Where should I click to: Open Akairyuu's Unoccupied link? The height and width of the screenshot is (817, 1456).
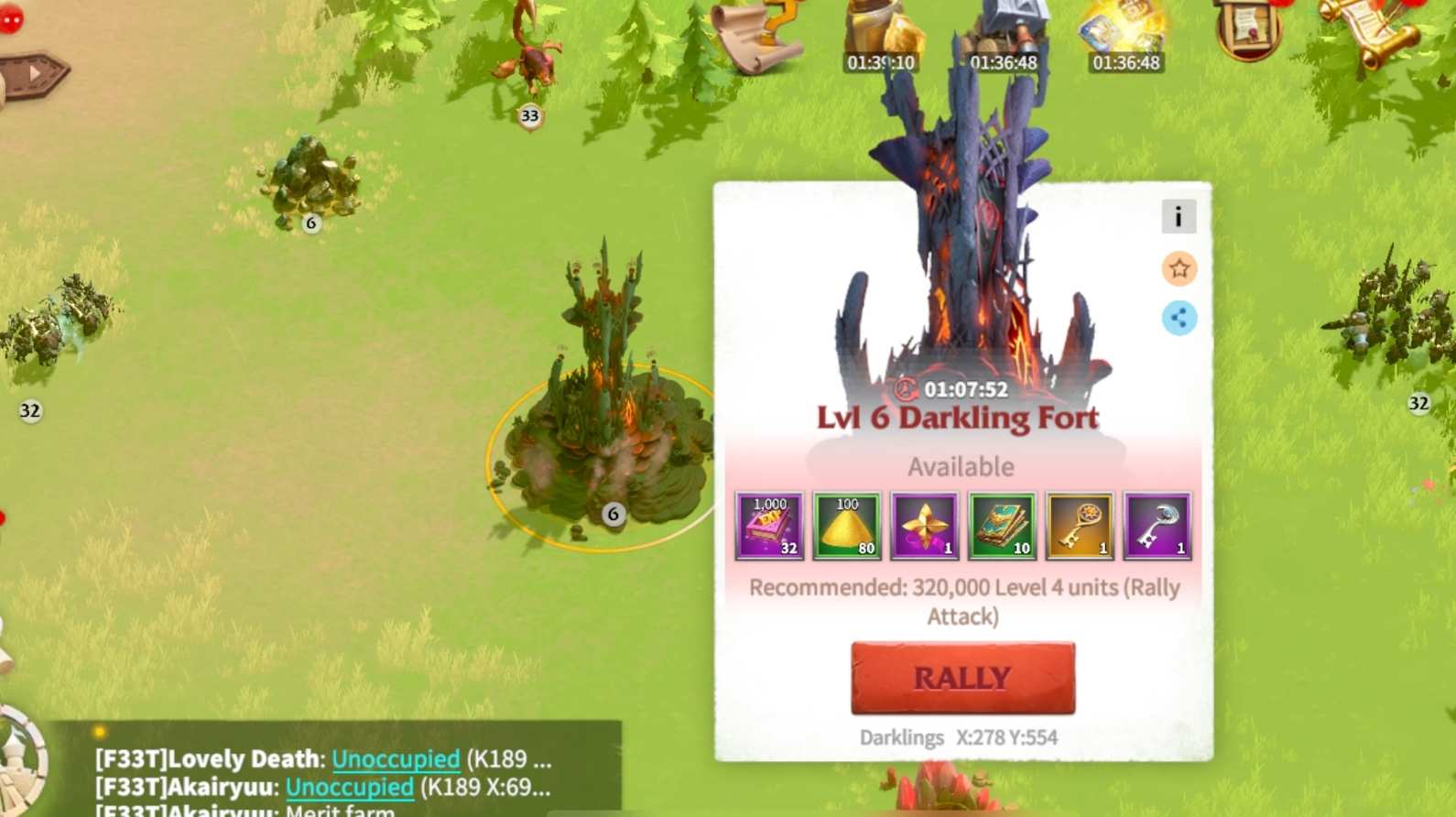pos(352,787)
